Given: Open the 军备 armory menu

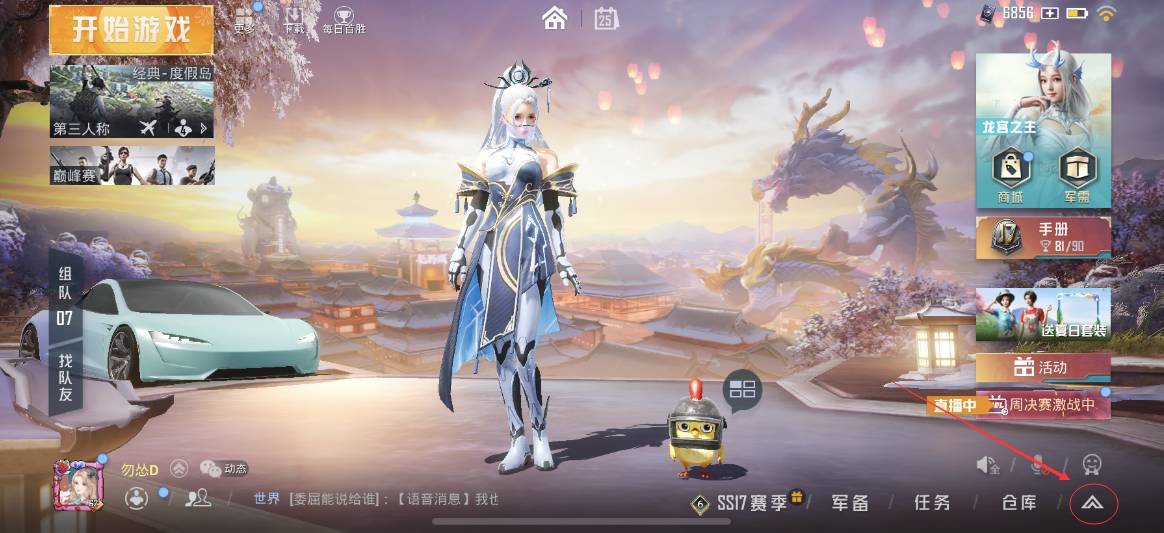Looking at the screenshot, I should [850, 503].
